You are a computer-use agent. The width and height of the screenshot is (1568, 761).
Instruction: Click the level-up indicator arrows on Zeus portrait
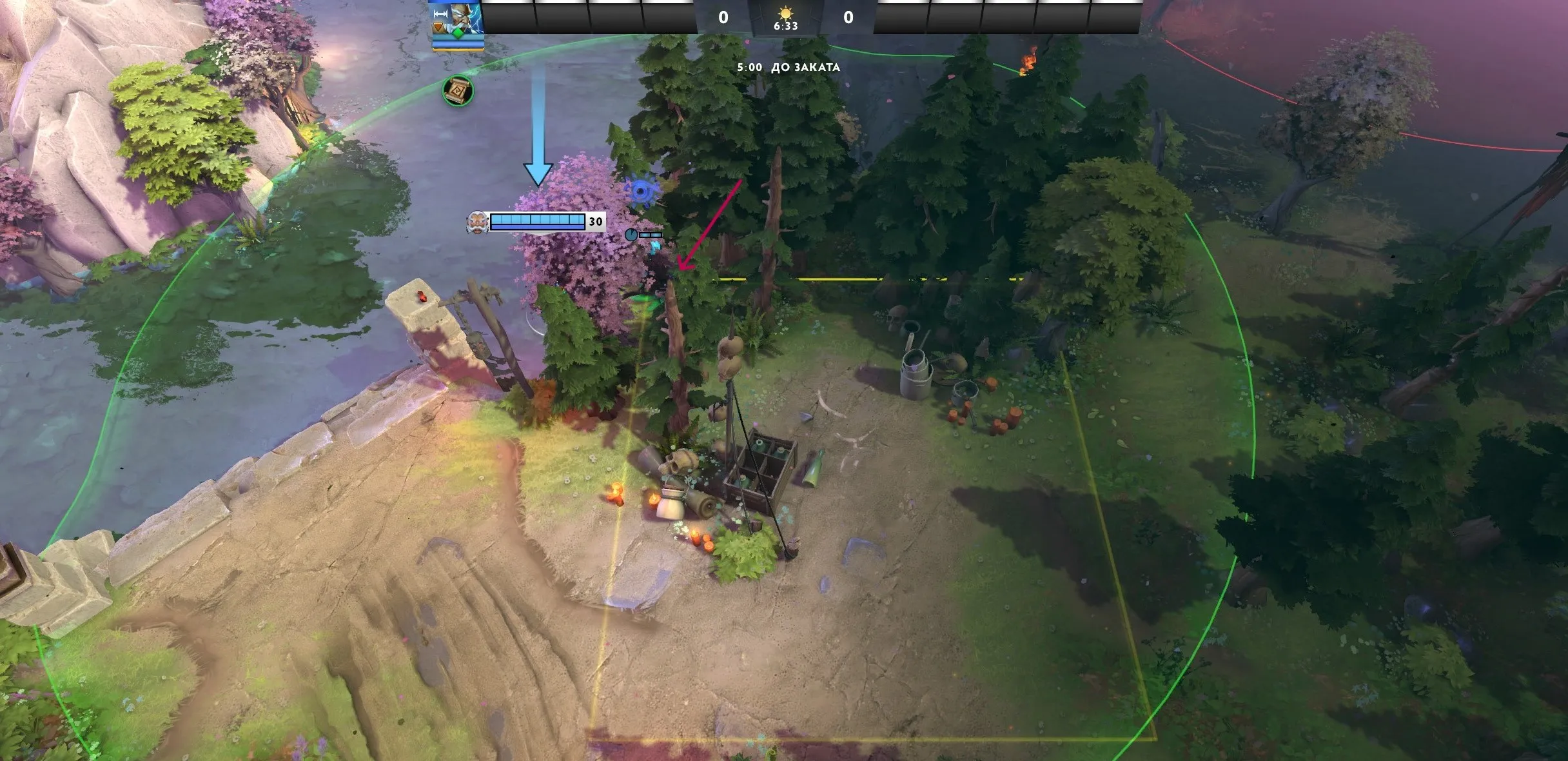click(440, 14)
